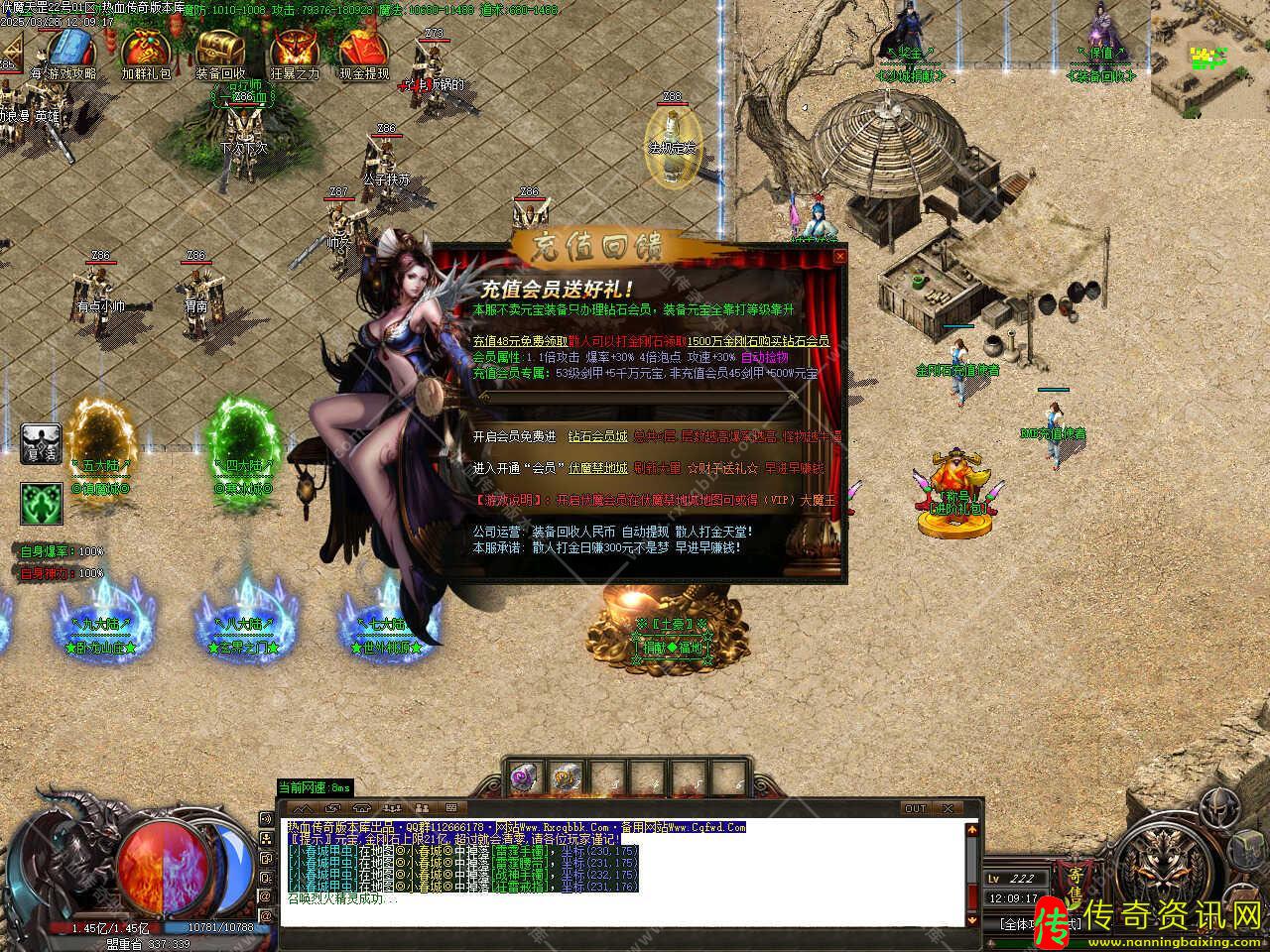
Task: Close the 充值回馈 recharge popup
Action: (x=840, y=256)
